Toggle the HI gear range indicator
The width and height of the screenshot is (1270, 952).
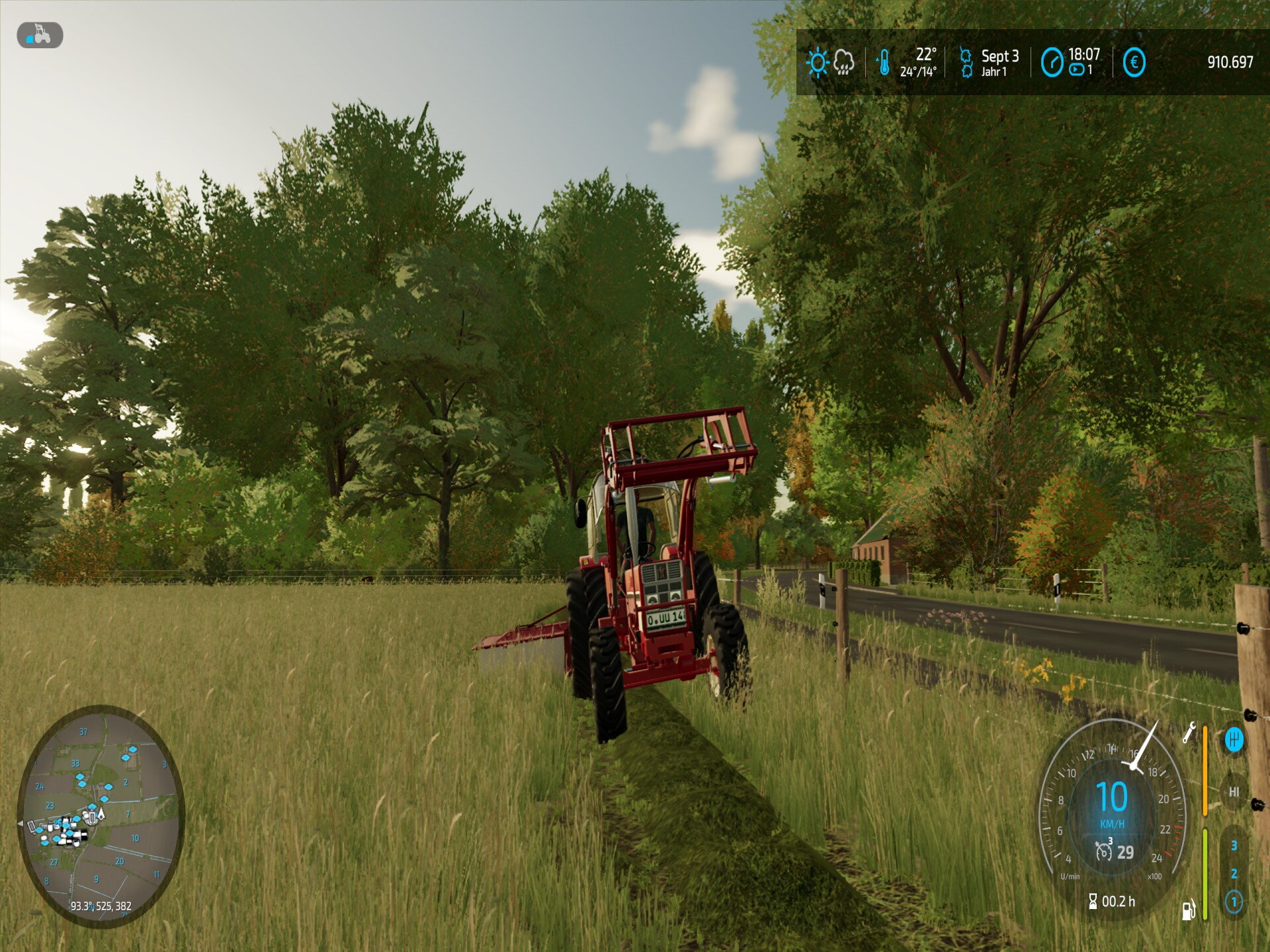(x=1234, y=791)
